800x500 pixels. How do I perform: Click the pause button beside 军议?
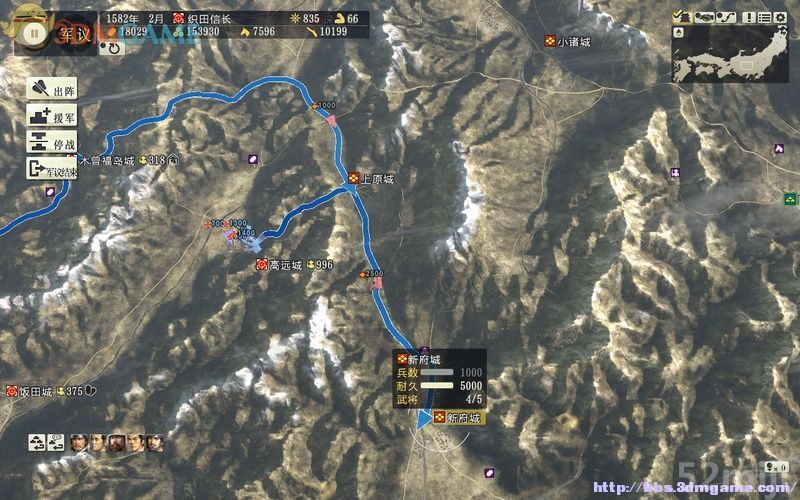click(x=34, y=32)
